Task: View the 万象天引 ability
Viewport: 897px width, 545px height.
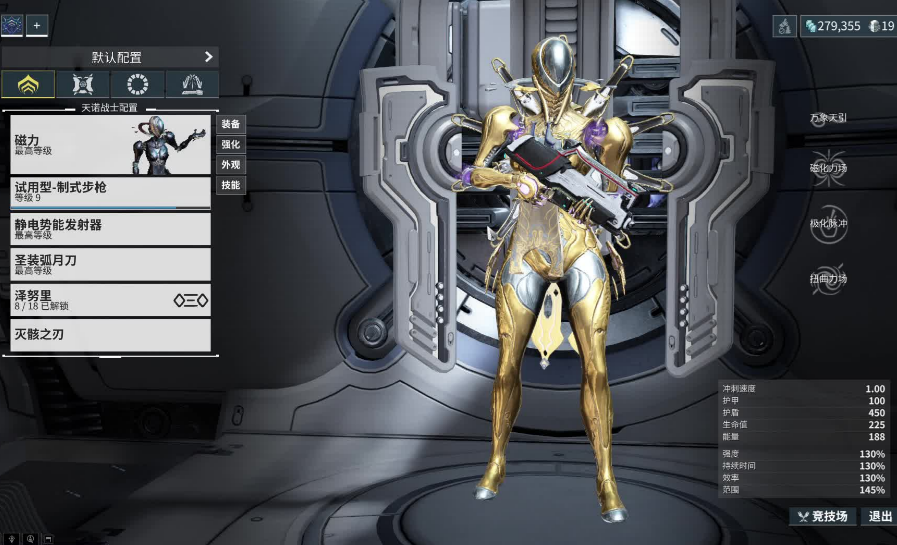Action: (x=829, y=117)
